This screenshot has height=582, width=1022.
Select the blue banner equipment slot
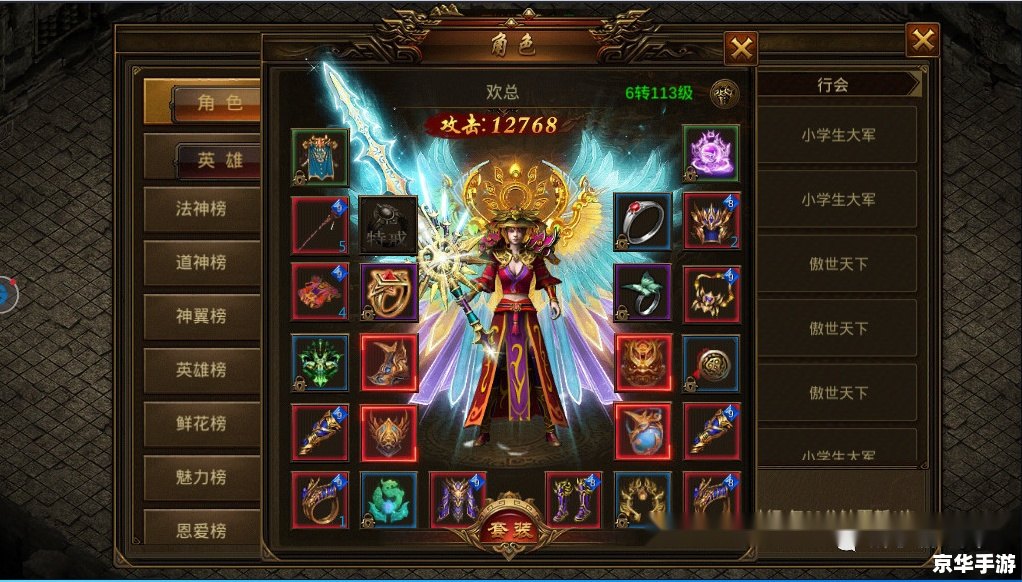(320, 157)
